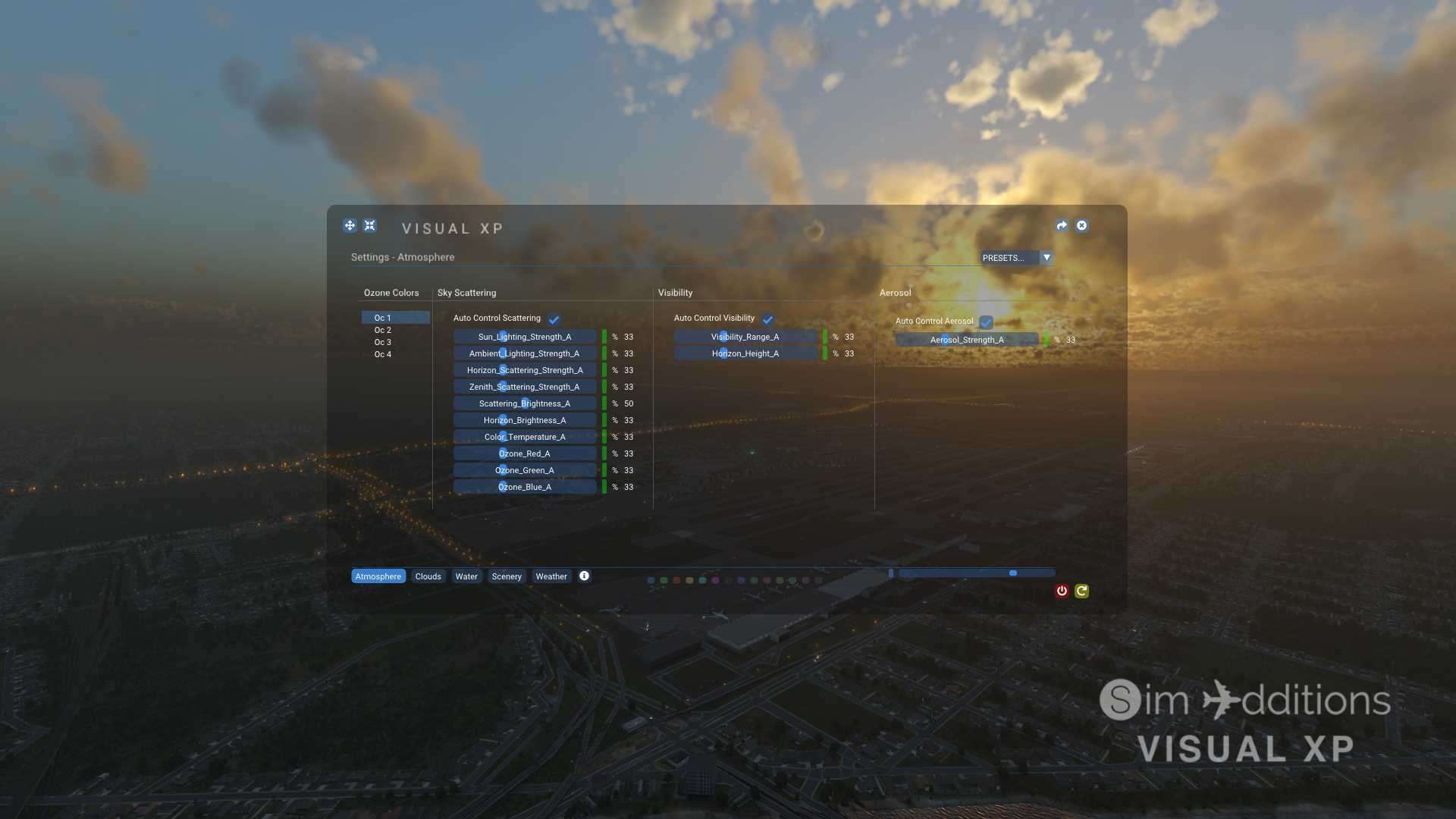Switch to the Clouds tab
1456x819 pixels.
coord(428,576)
